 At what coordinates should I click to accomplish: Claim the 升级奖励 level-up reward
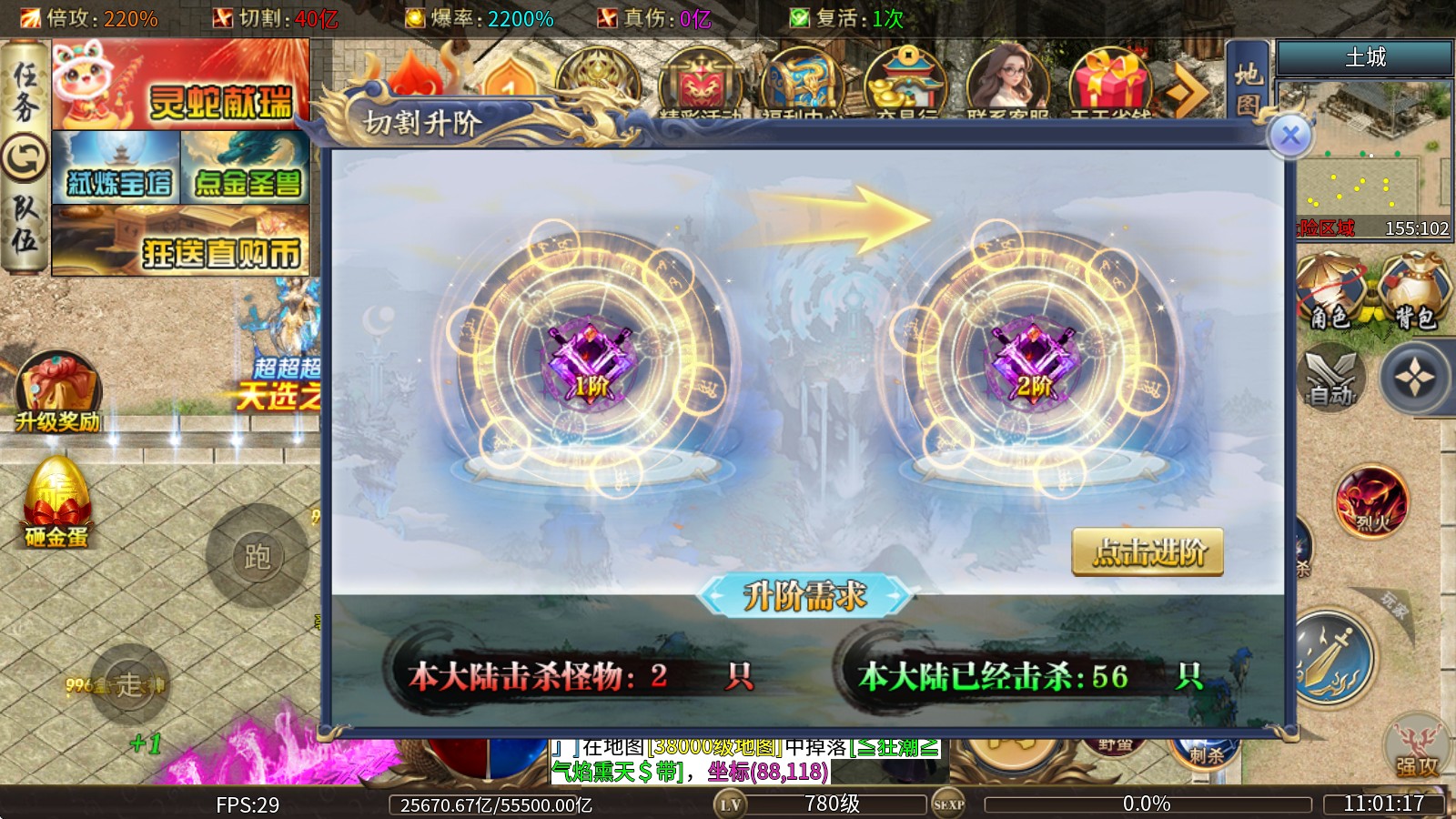click(57, 393)
